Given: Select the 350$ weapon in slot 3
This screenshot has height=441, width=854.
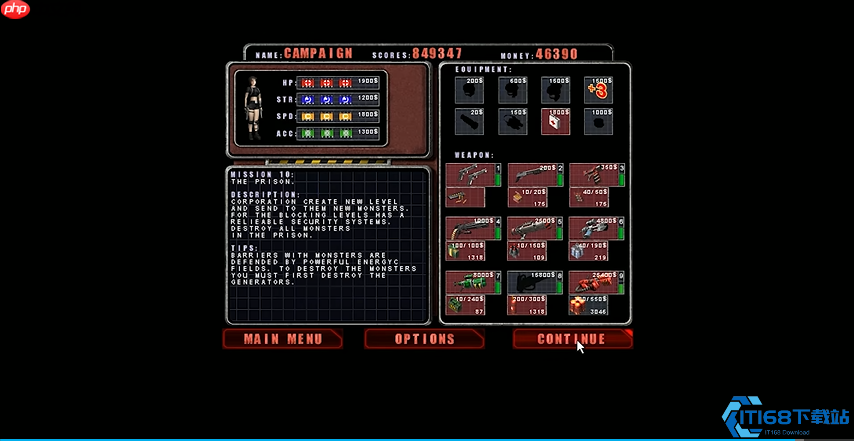Looking at the screenshot, I should pos(596,175).
